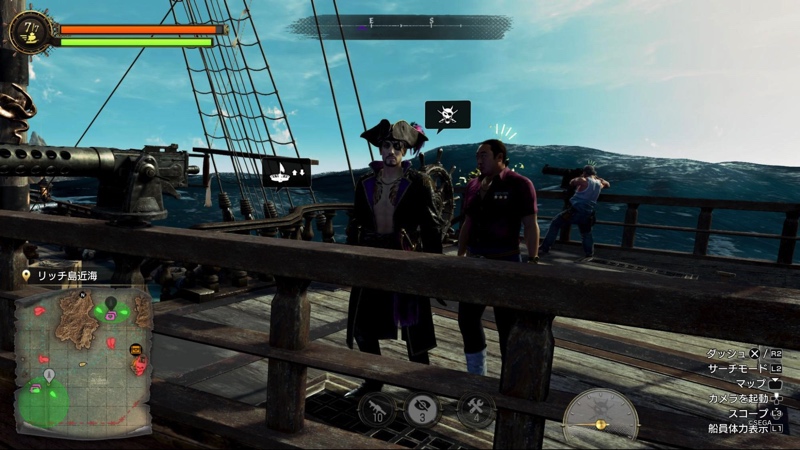Screen dimensions: 800x450
Task: Activate the crossed-out eye smoke item
Action: [x=422, y=409]
